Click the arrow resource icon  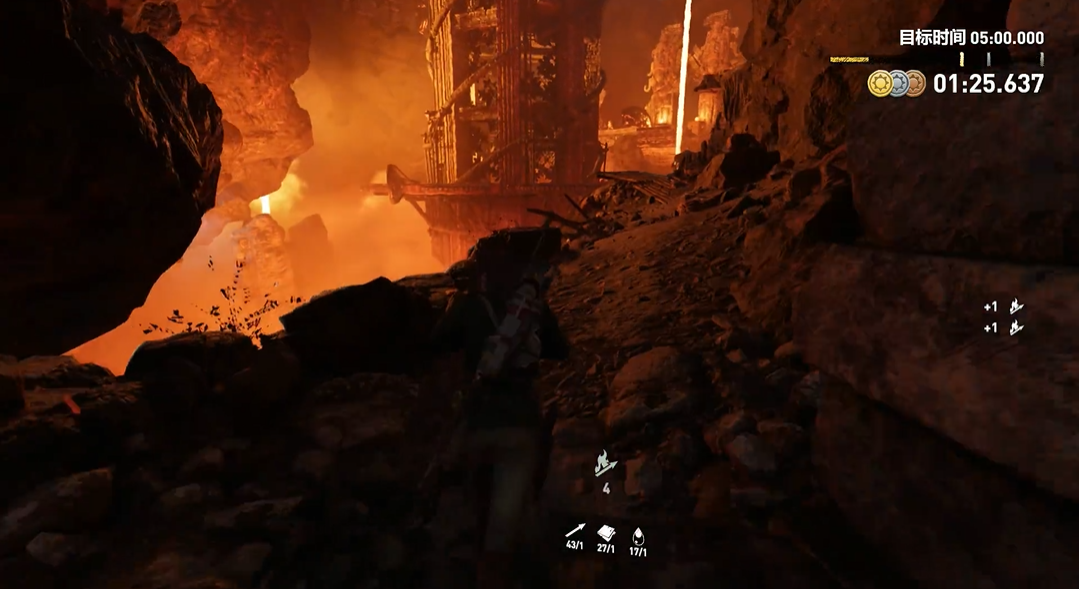point(575,531)
